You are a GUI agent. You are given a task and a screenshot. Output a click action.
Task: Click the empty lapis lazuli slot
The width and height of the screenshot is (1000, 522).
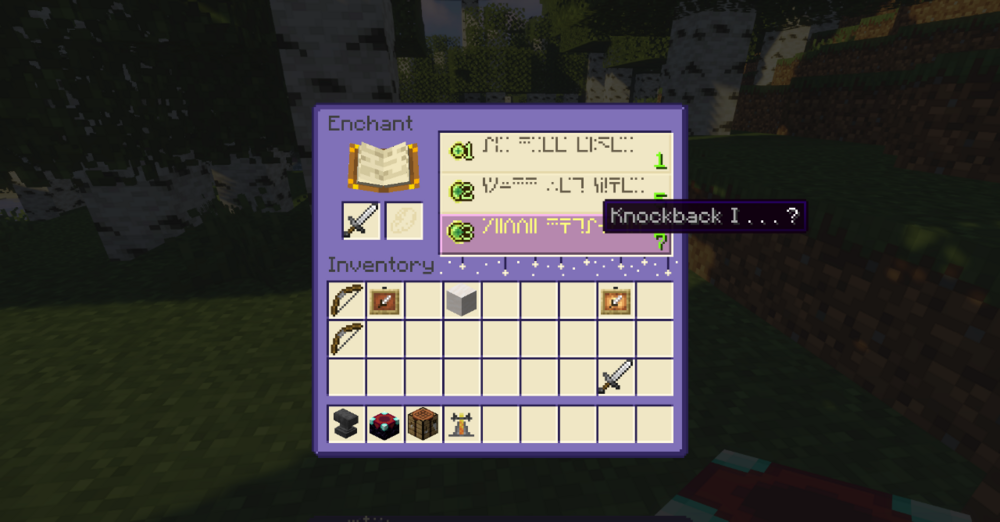pos(404,221)
